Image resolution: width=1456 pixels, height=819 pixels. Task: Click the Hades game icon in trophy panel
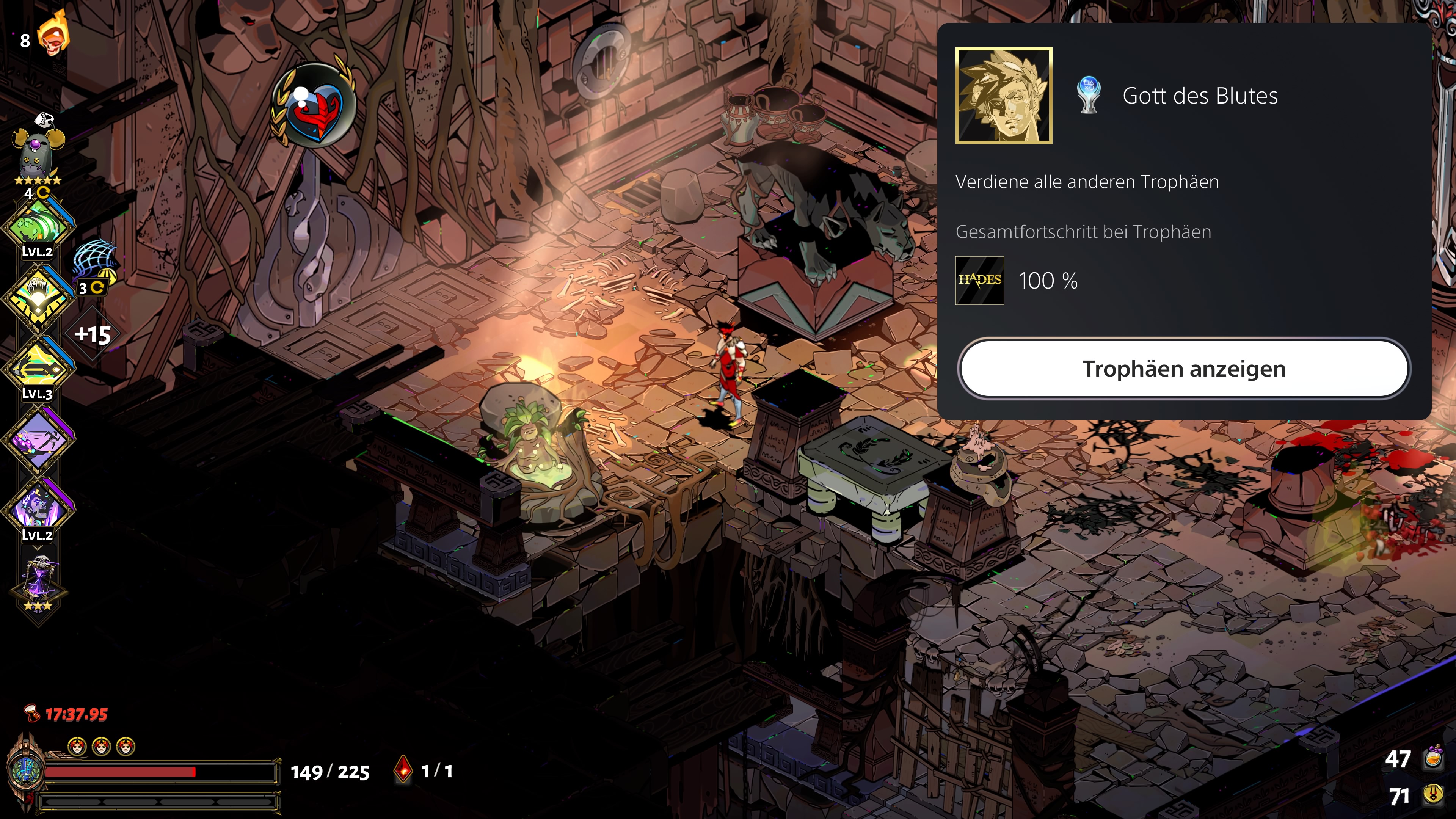(979, 280)
